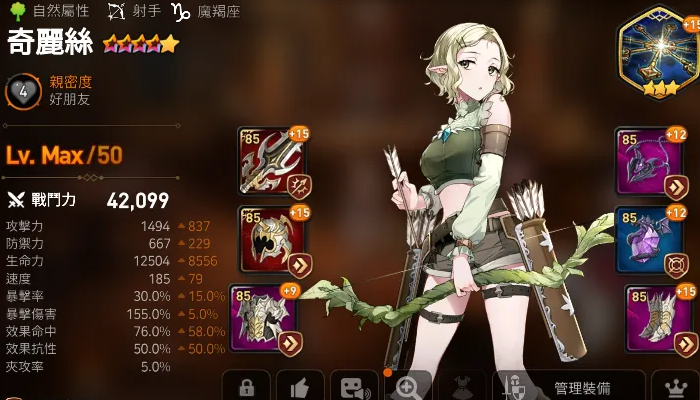
Task: Select the equipped necklace slot
Action: pos(648,162)
